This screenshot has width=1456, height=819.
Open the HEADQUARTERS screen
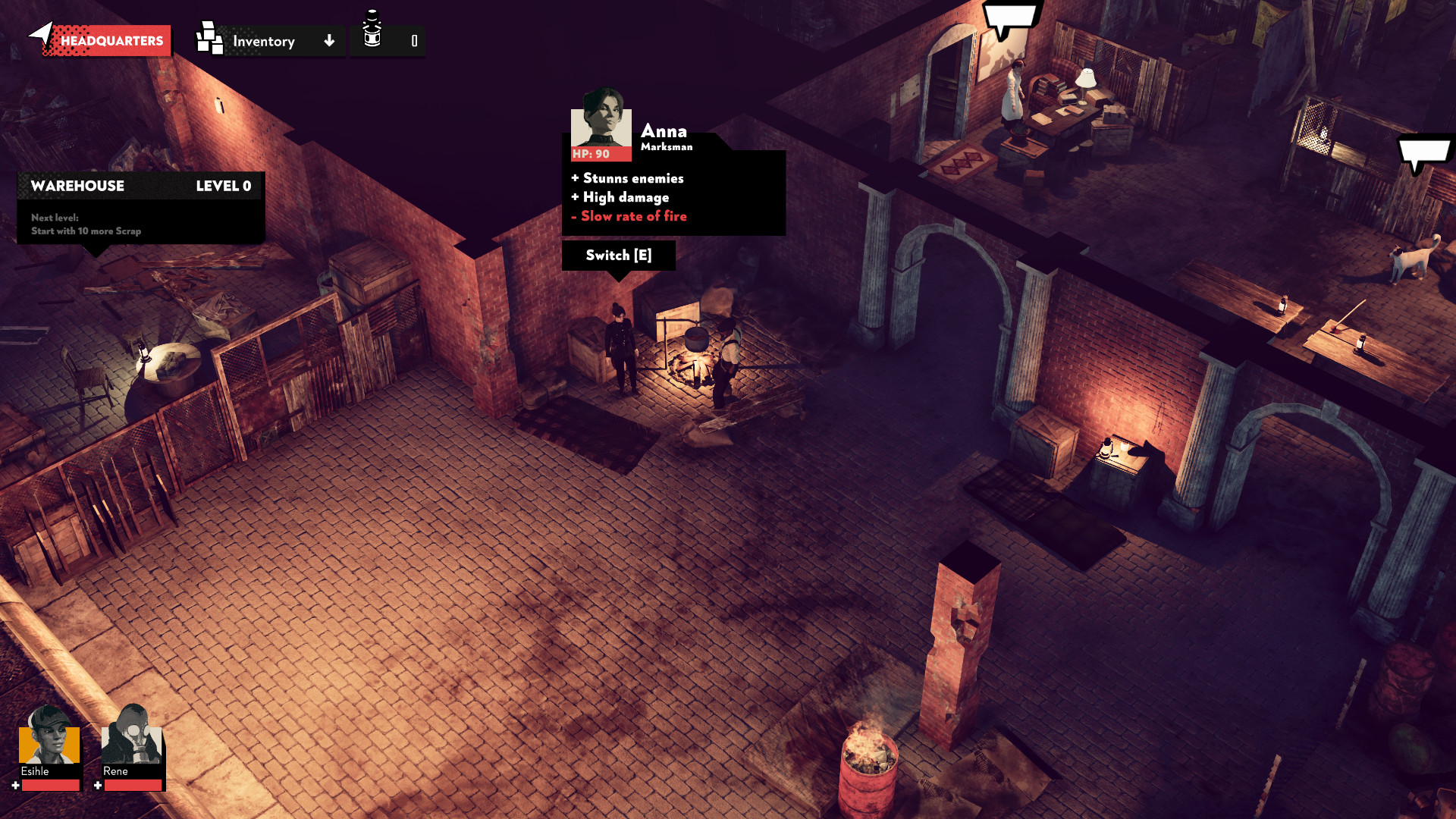pos(110,40)
